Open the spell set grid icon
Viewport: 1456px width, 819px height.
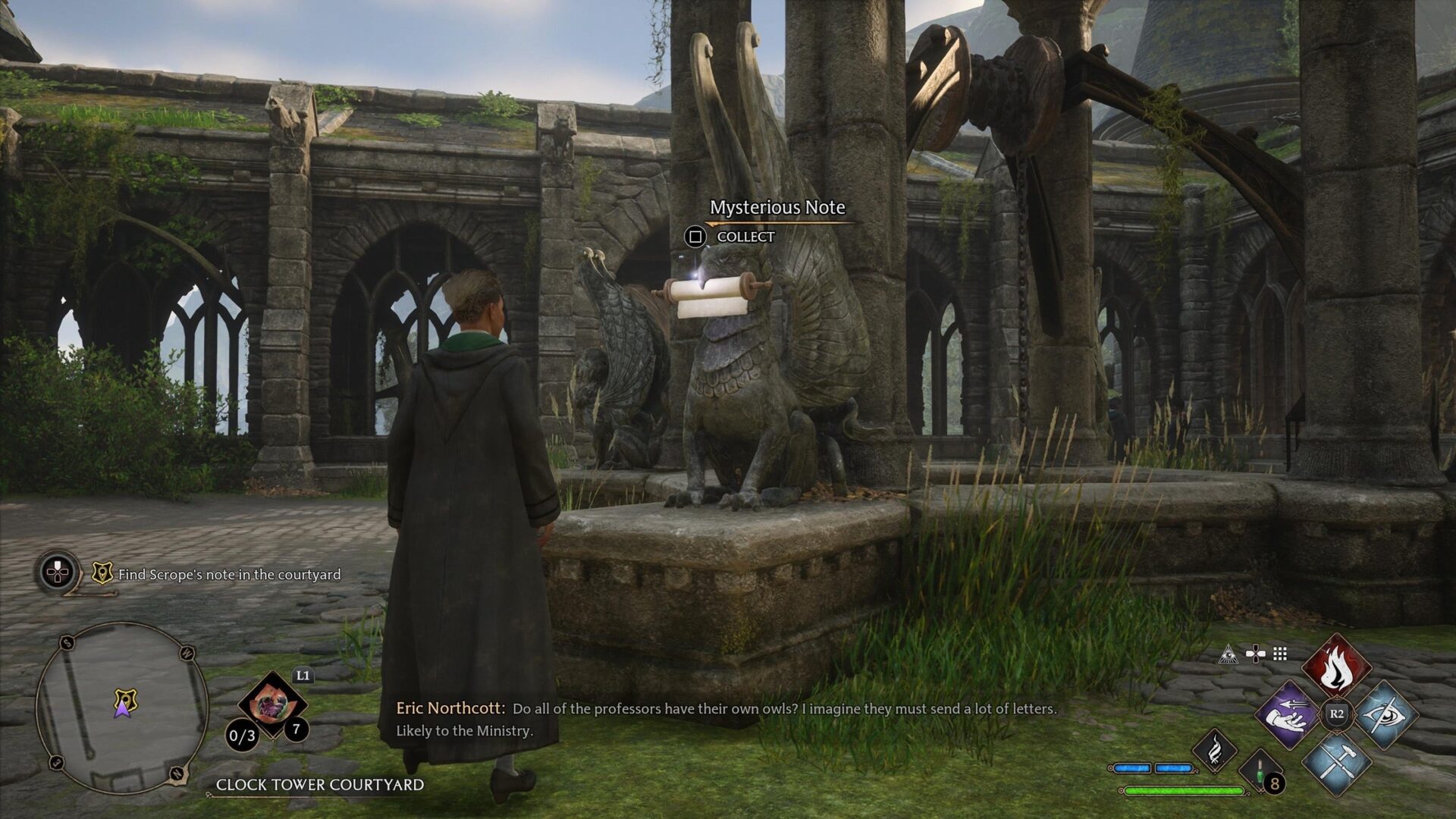(1280, 654)
